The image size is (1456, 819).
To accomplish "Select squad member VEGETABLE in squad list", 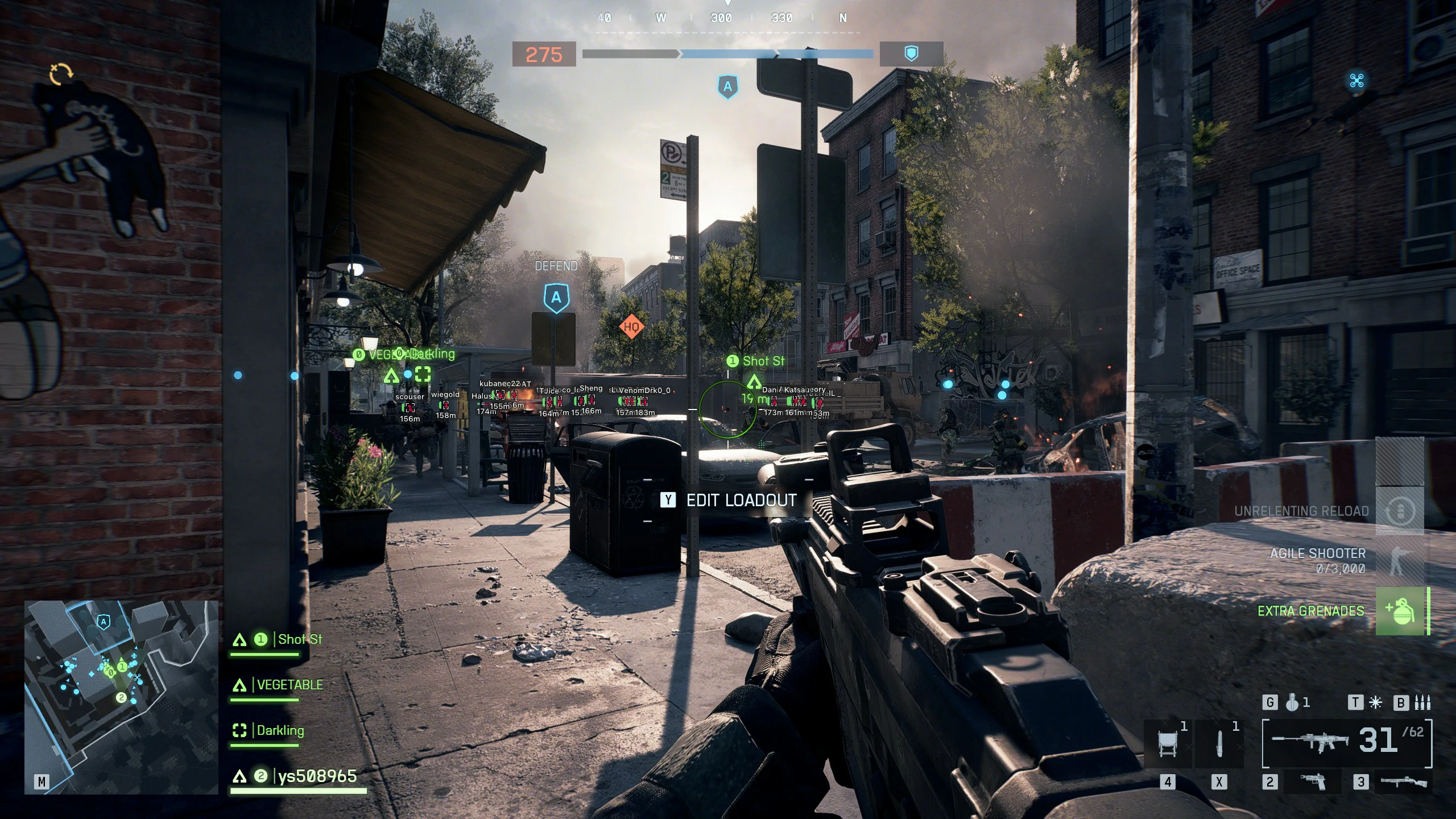I will (289, 685).
